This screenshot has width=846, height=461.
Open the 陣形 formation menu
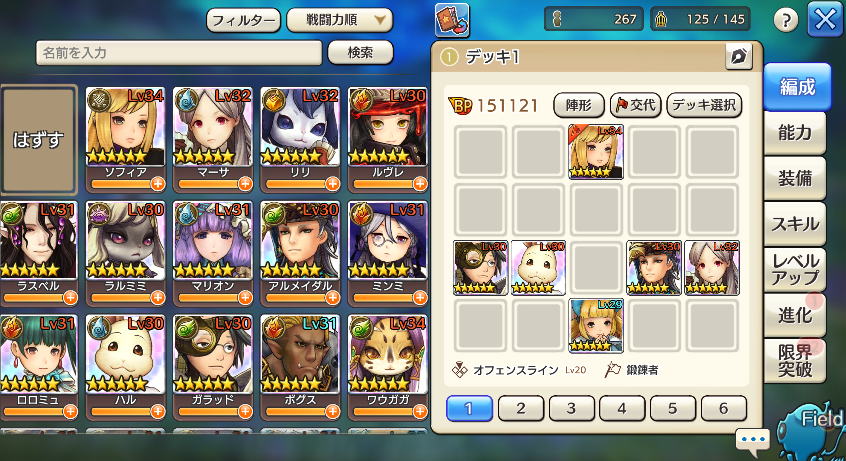[x=578, y=105]
